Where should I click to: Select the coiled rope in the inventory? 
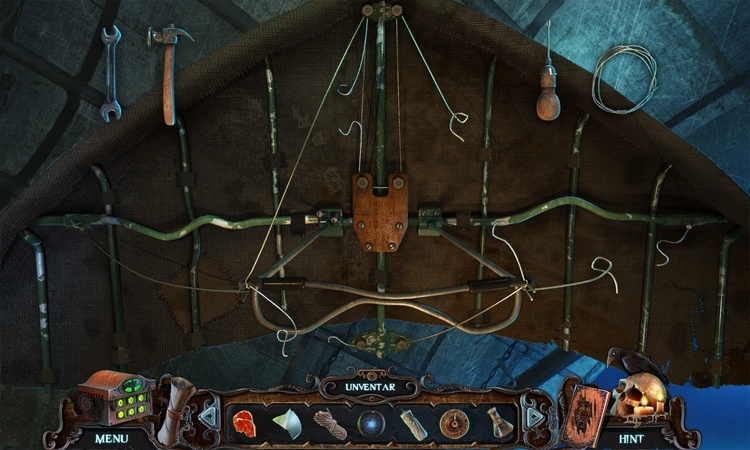[x=329, y=423]
